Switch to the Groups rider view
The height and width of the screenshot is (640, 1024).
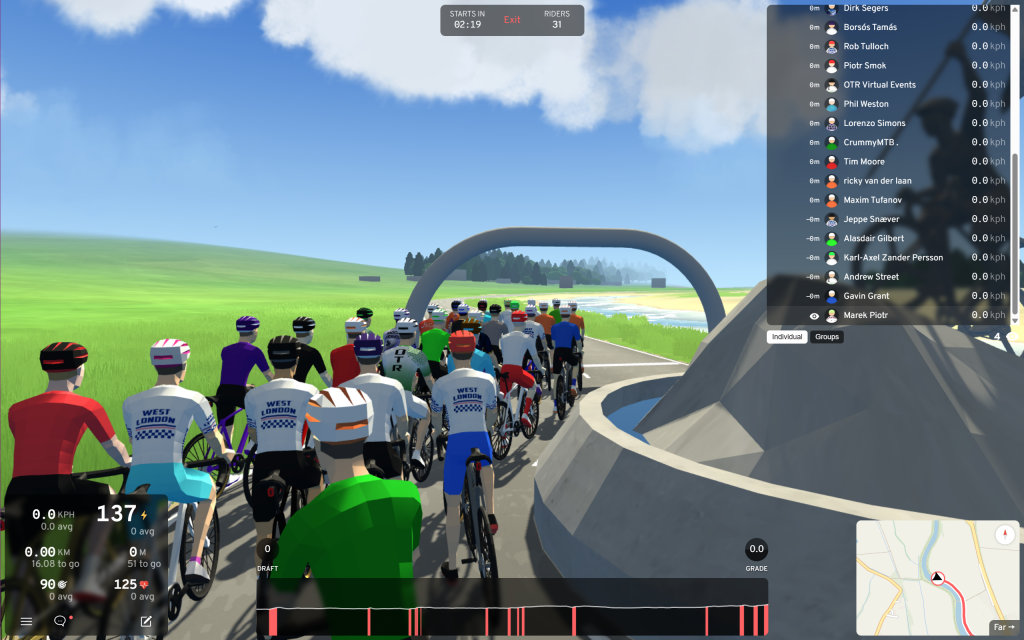[827, 337]
